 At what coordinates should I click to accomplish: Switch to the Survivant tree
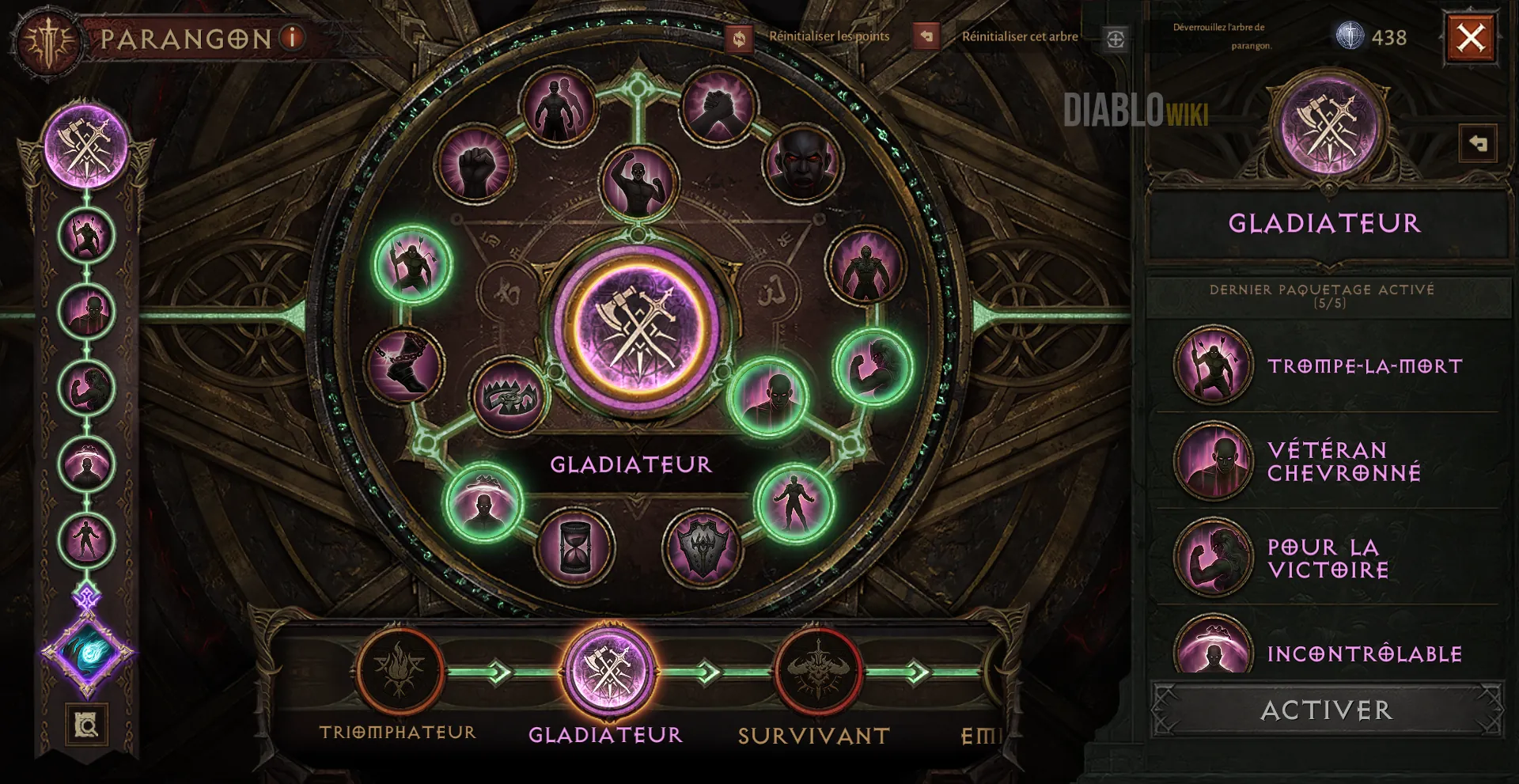pyautogui.click(x=816, y=672)
